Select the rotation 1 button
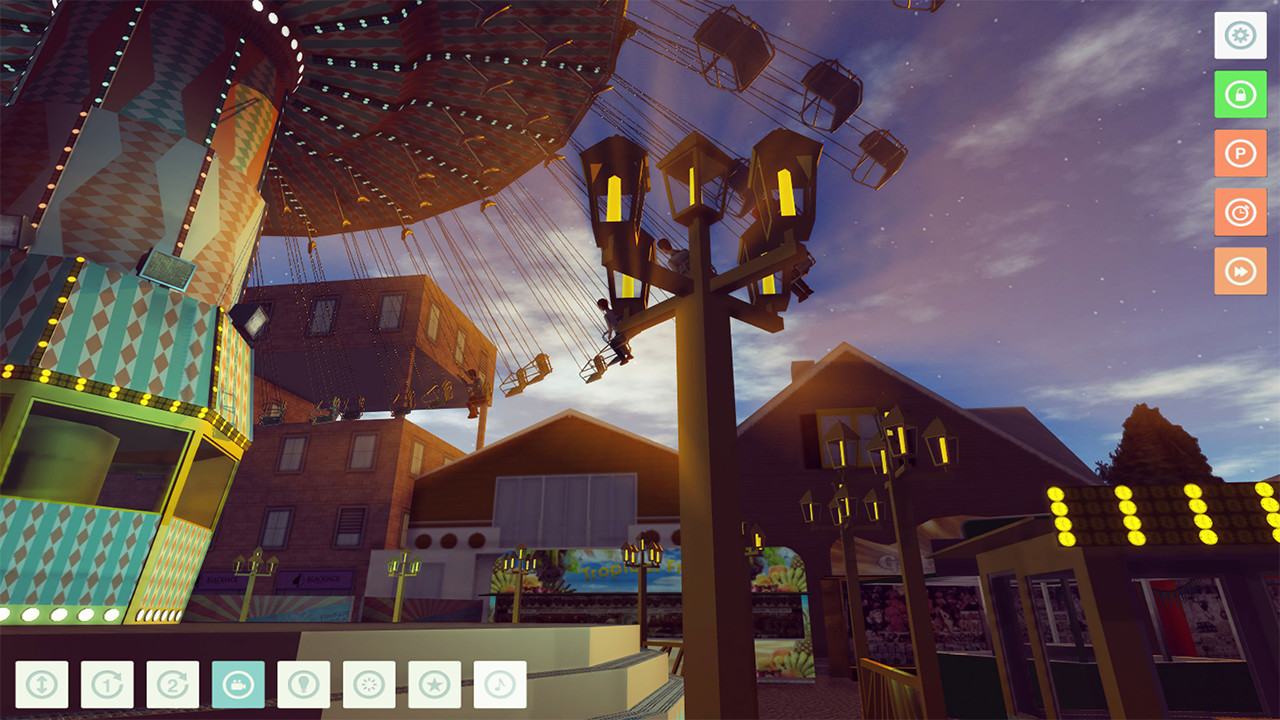 pos(107,685)
